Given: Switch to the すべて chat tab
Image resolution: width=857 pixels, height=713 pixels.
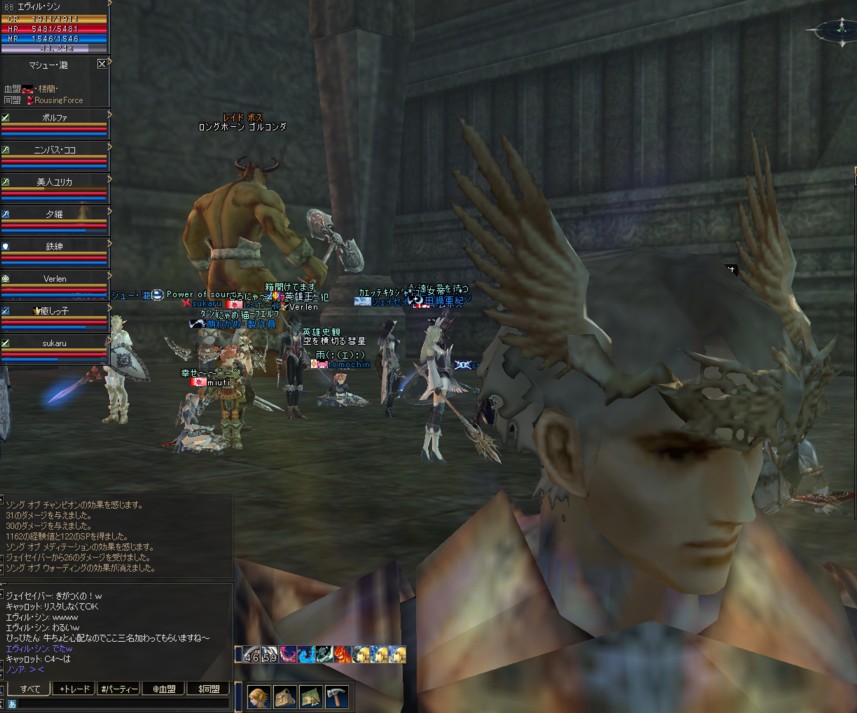Looking at the screenshot, I should (31, 689).
